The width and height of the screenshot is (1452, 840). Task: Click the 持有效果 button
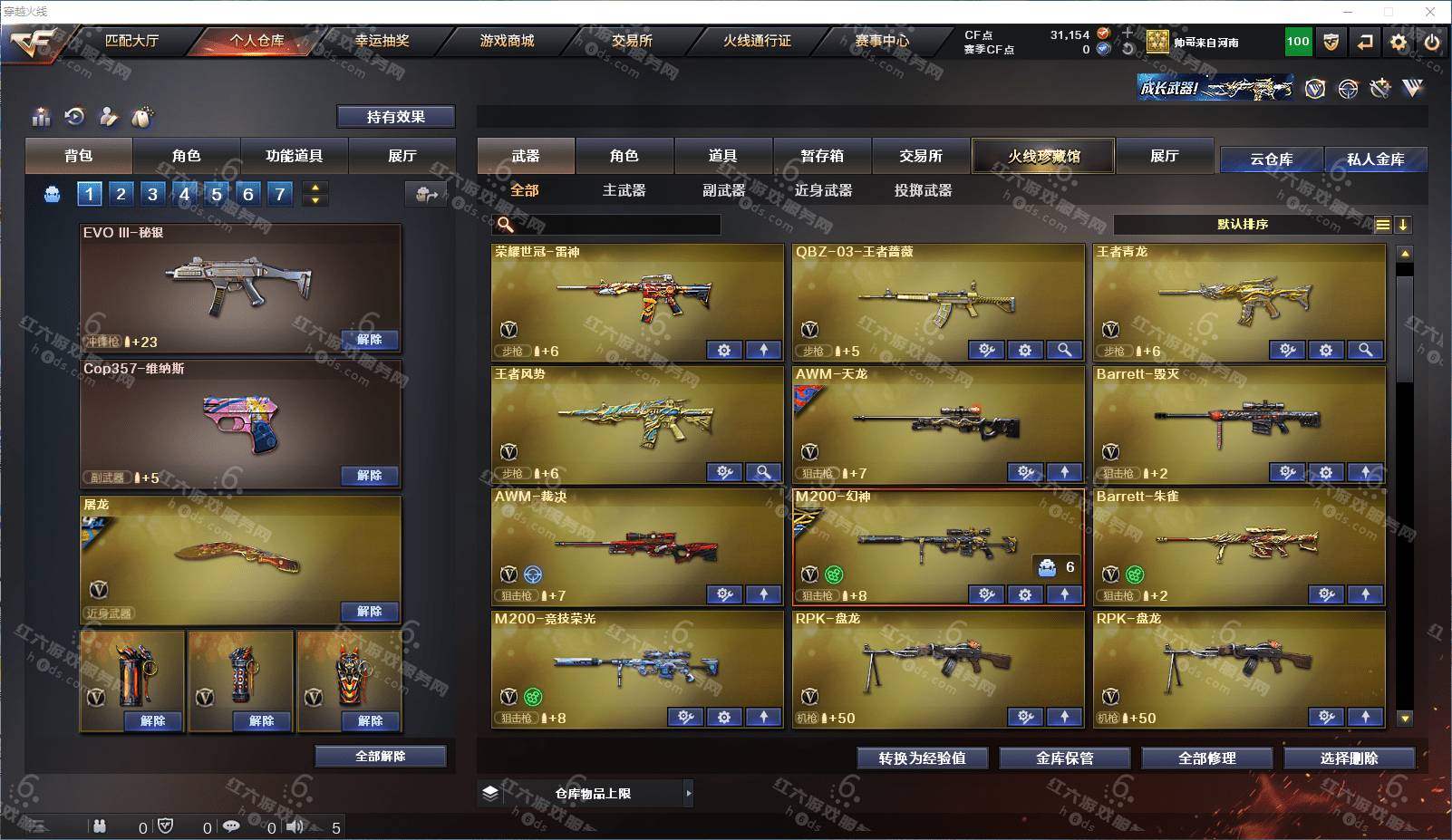[x=395, y=117]
